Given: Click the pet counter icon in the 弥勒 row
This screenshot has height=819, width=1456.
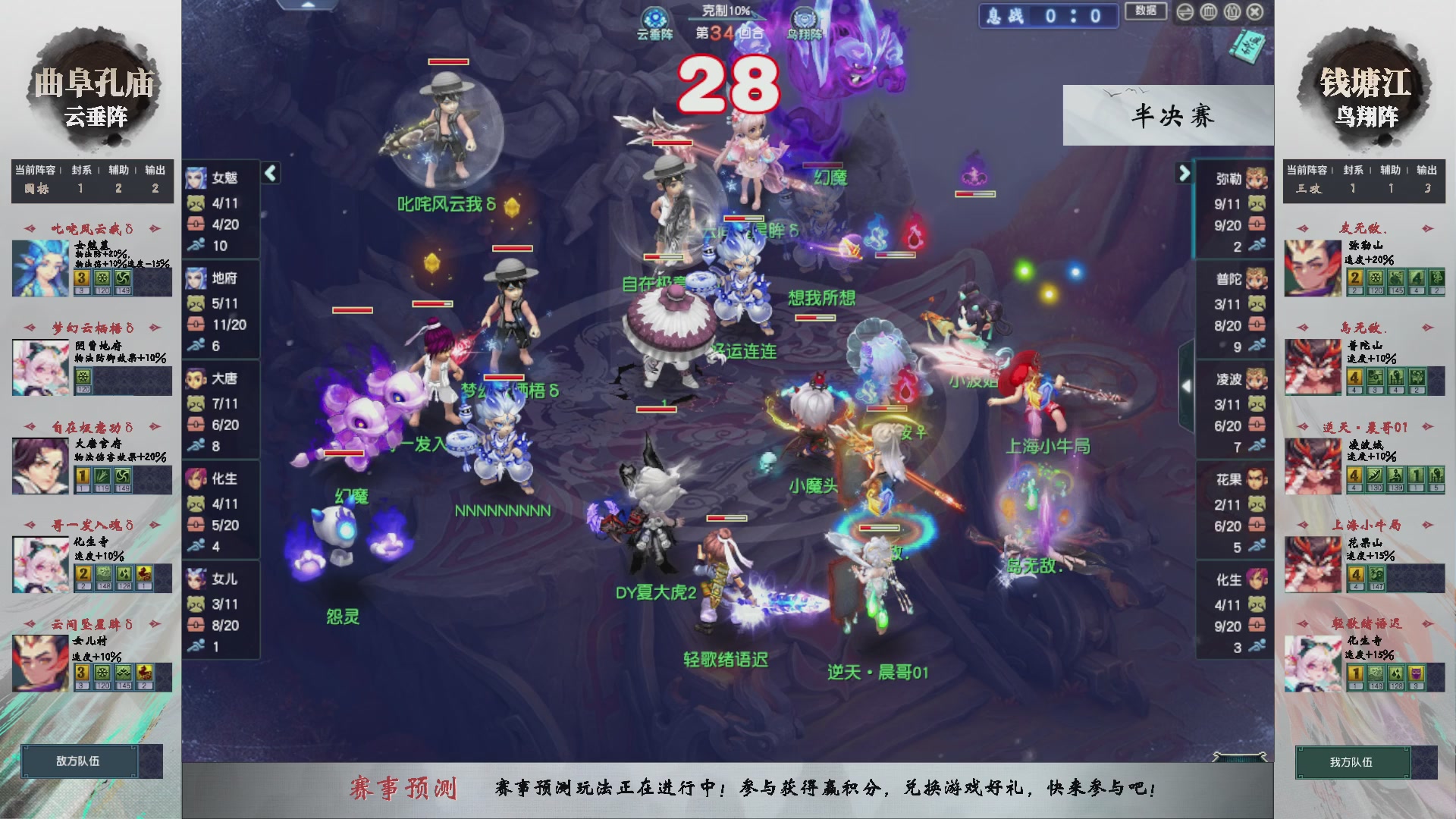Looking at the screenshot, I should coord(1256,202).
